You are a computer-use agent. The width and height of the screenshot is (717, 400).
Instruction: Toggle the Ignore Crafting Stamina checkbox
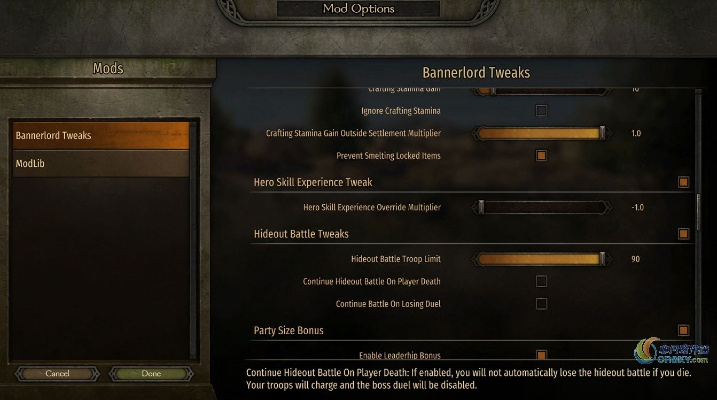(x=542, y=110)
